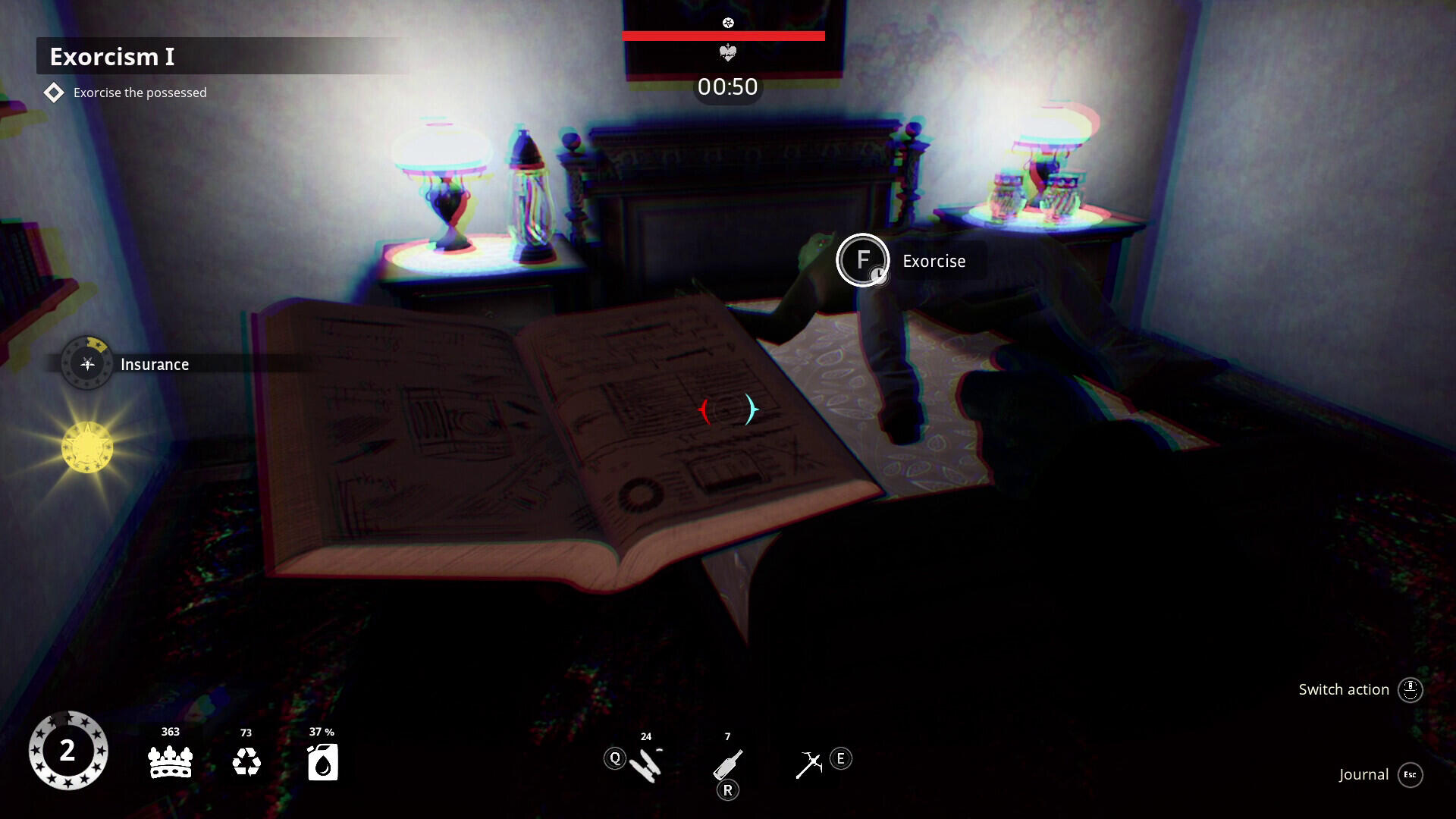Image resolution: width=1456 pixels, height=819 pixels.
Task: Select the Exorcism I mission title
Action: click(x=112, y=56)
